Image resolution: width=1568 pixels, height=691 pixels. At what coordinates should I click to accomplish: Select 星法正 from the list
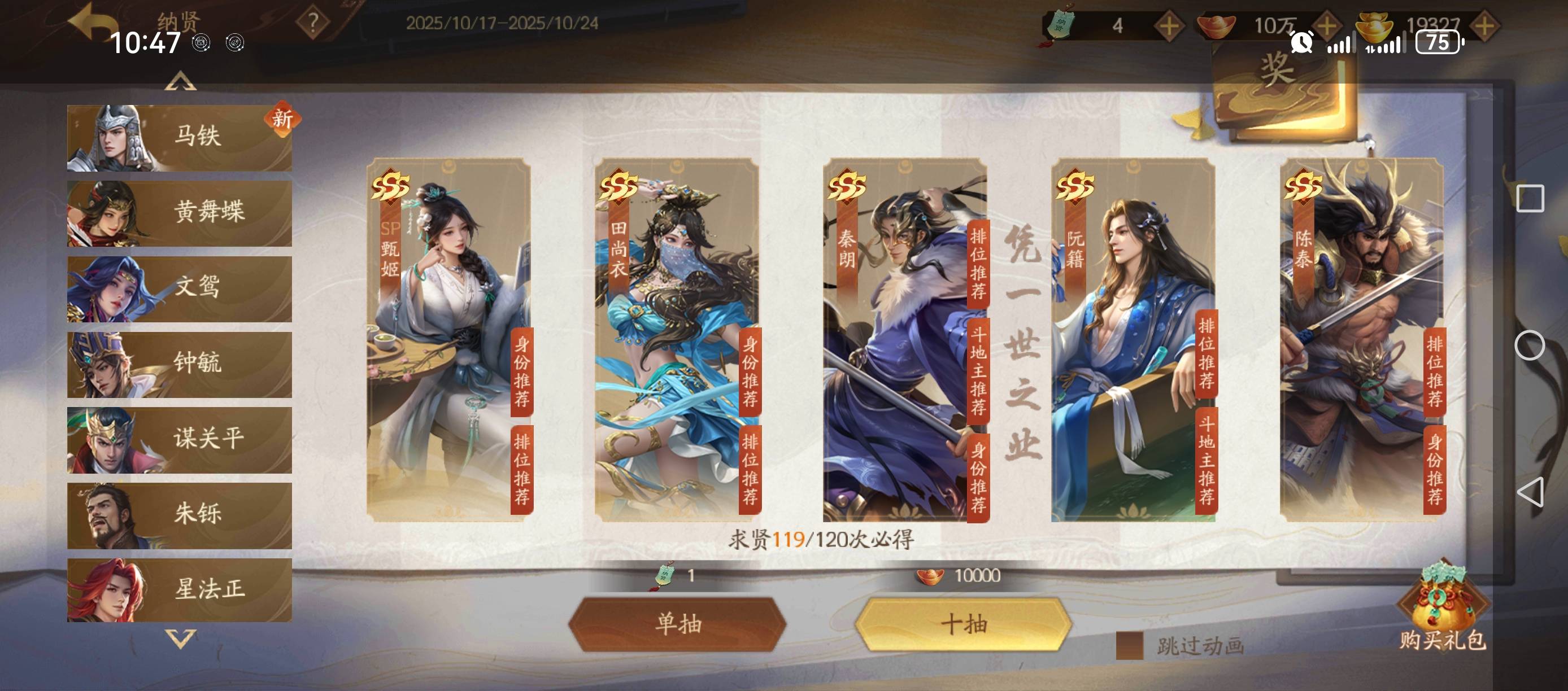(x=180, y=589)
